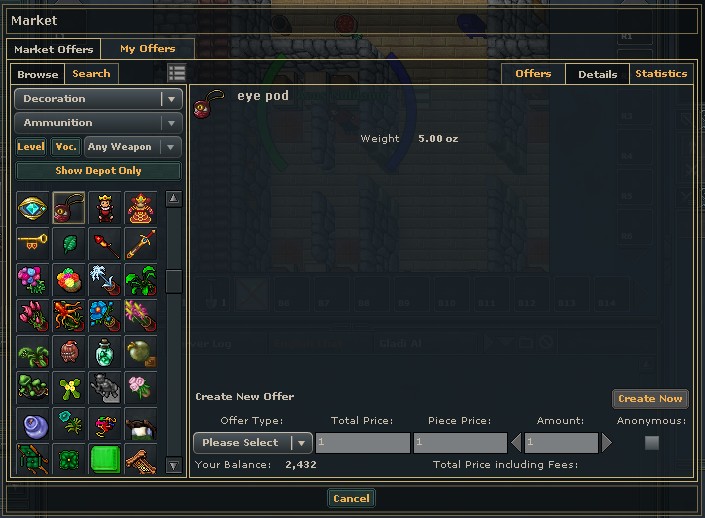
Task: Cancel and close the Market window
Action: tap(351, 498)
